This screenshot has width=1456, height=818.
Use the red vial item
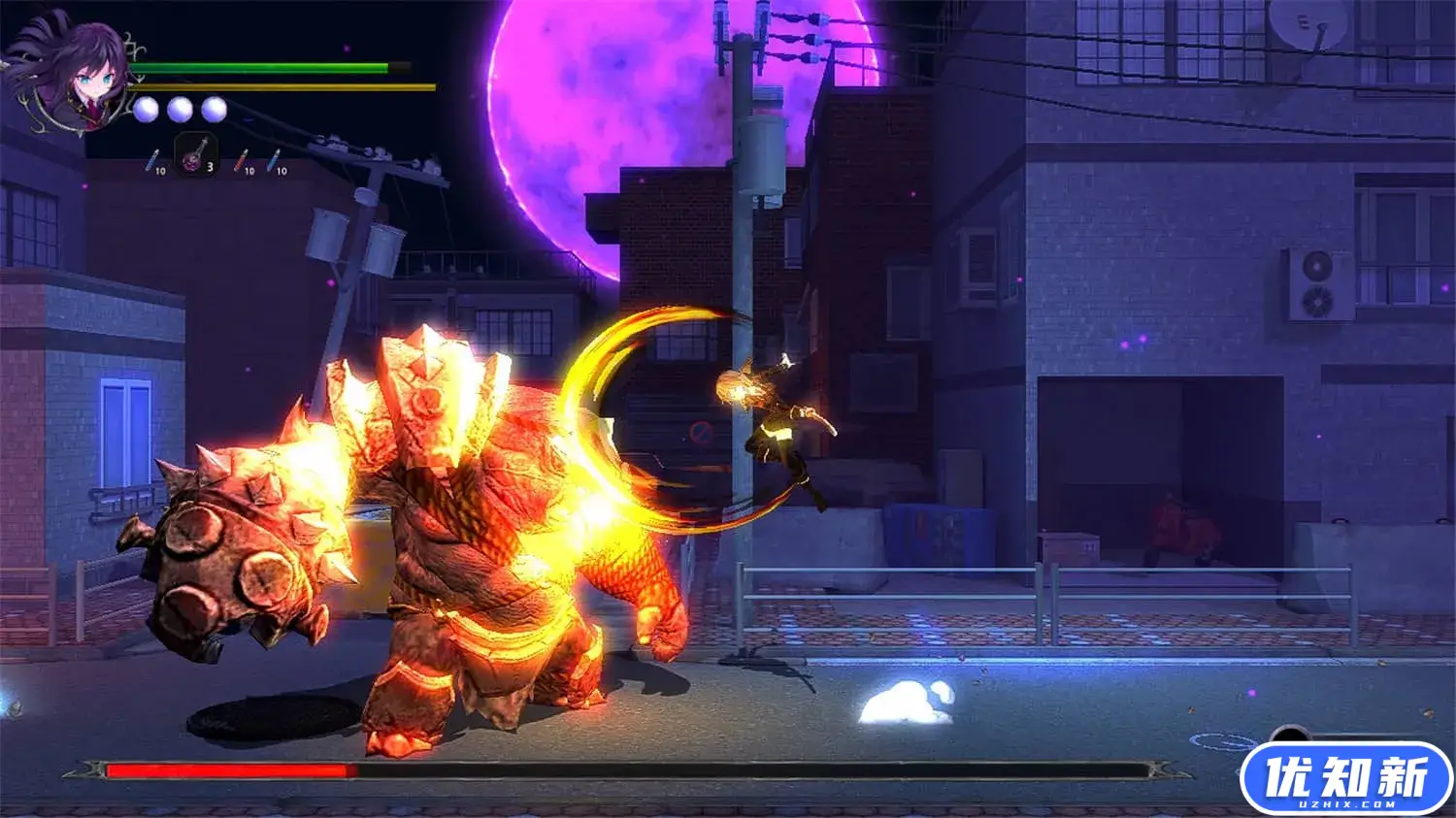pyautogui.click(x=241, y=160)
